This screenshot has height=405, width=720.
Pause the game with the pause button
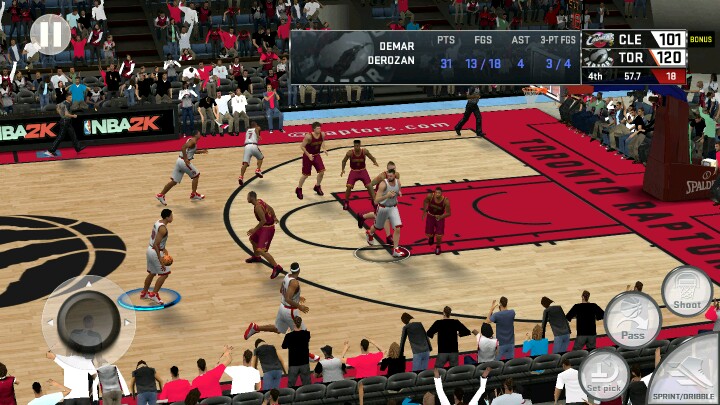pyautogui.click(x=50, y=35)
